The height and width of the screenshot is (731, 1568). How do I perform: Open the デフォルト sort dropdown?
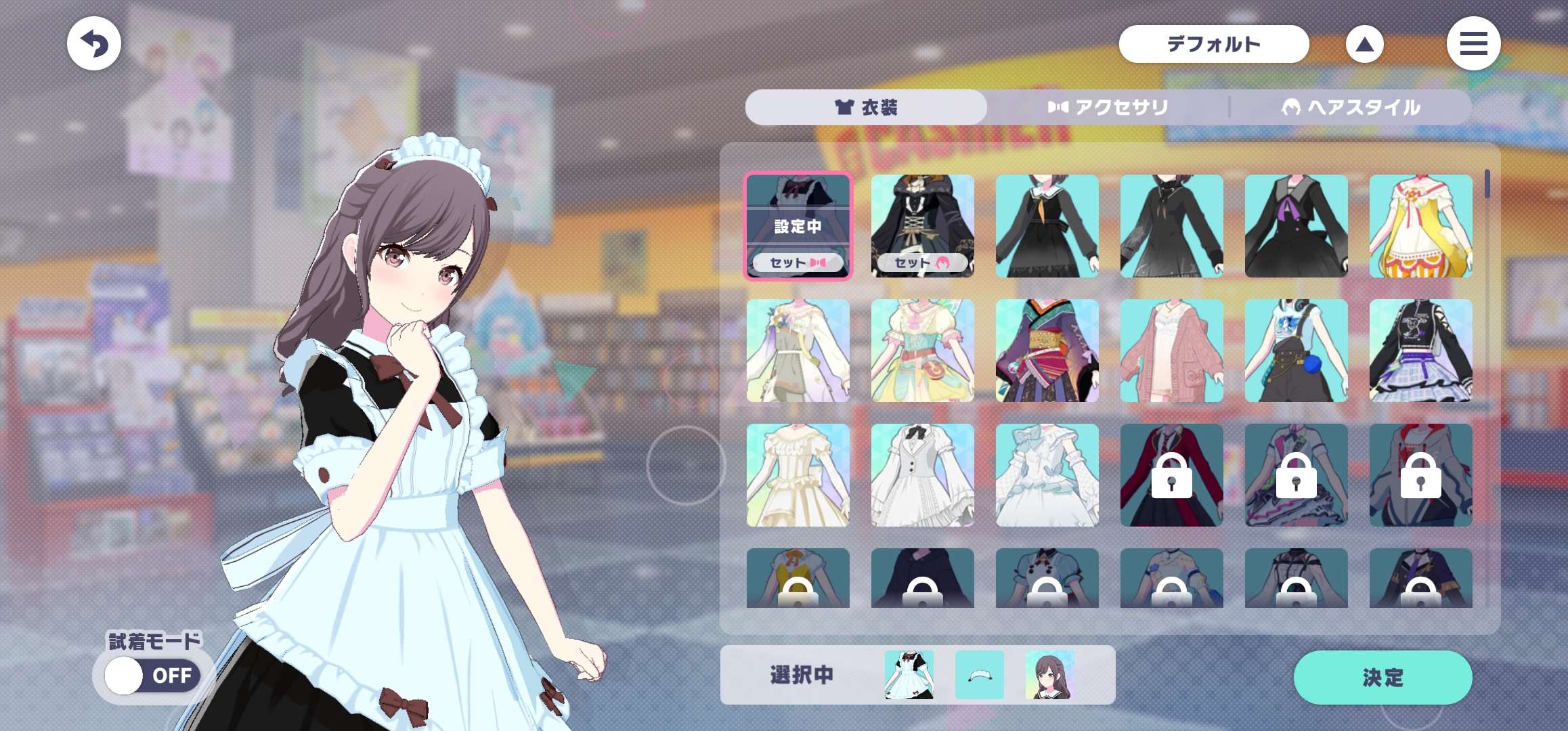coord(1213,45)
